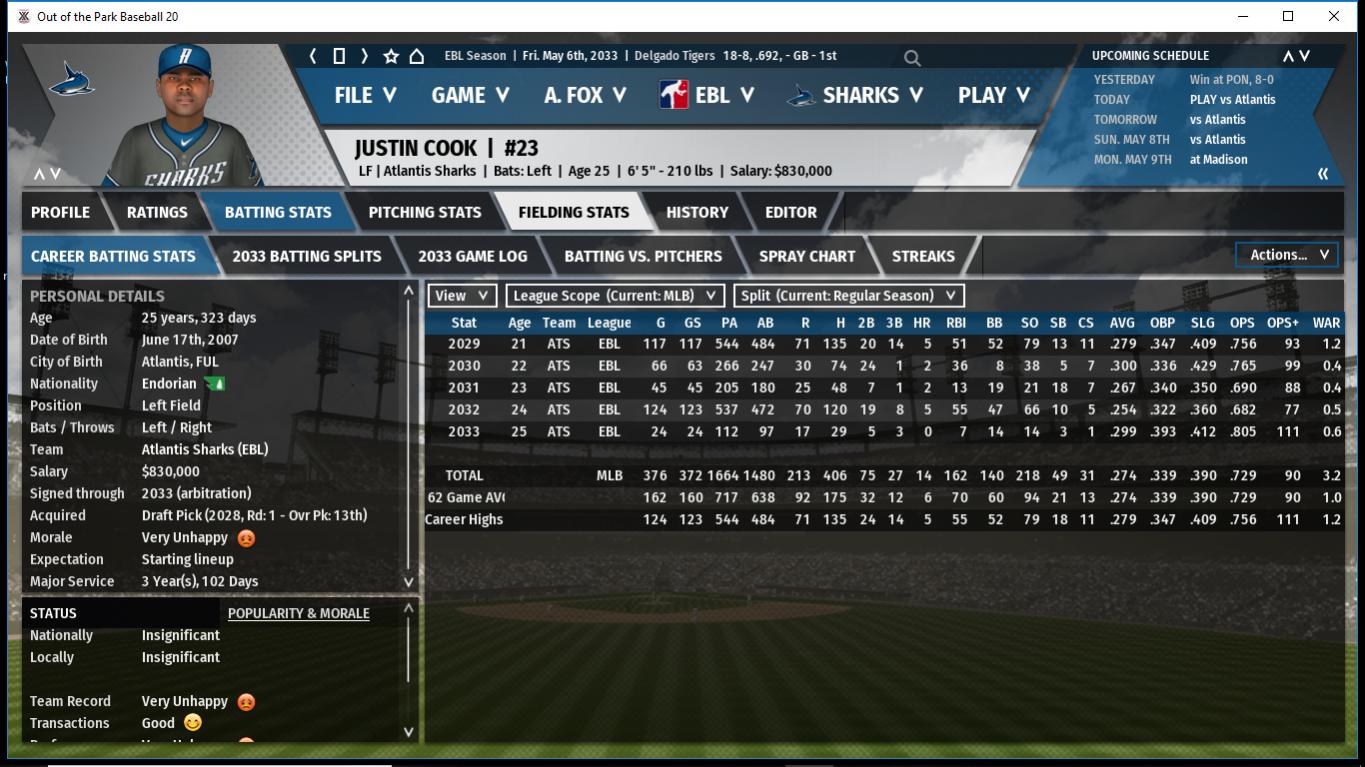Open the Split (Regular Season) dropdown
The width and height of the screenshot is (1365, 767).
coord(849,296)
